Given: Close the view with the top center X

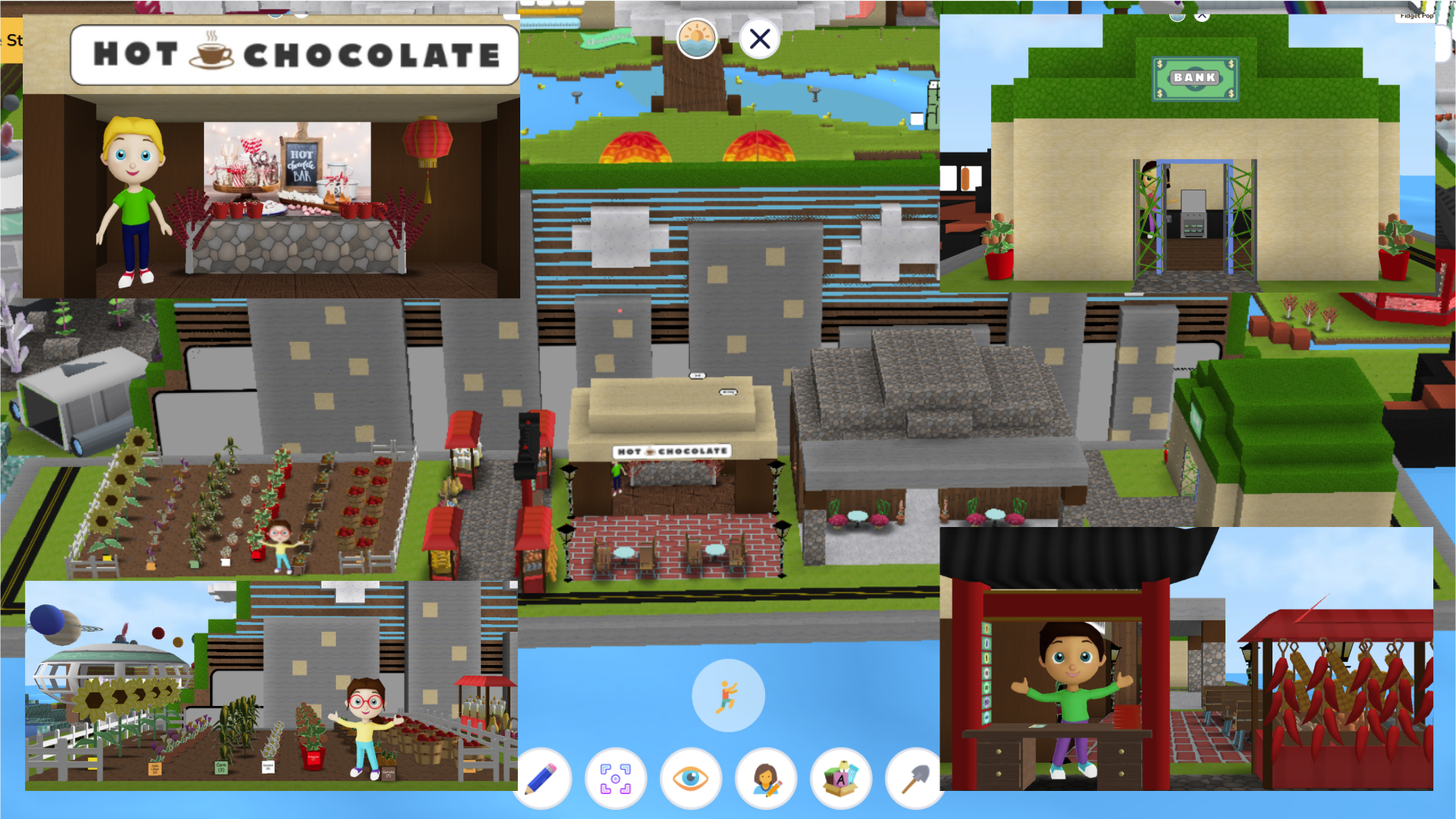Looking at the screenshot, I should (x=759, y=38).
